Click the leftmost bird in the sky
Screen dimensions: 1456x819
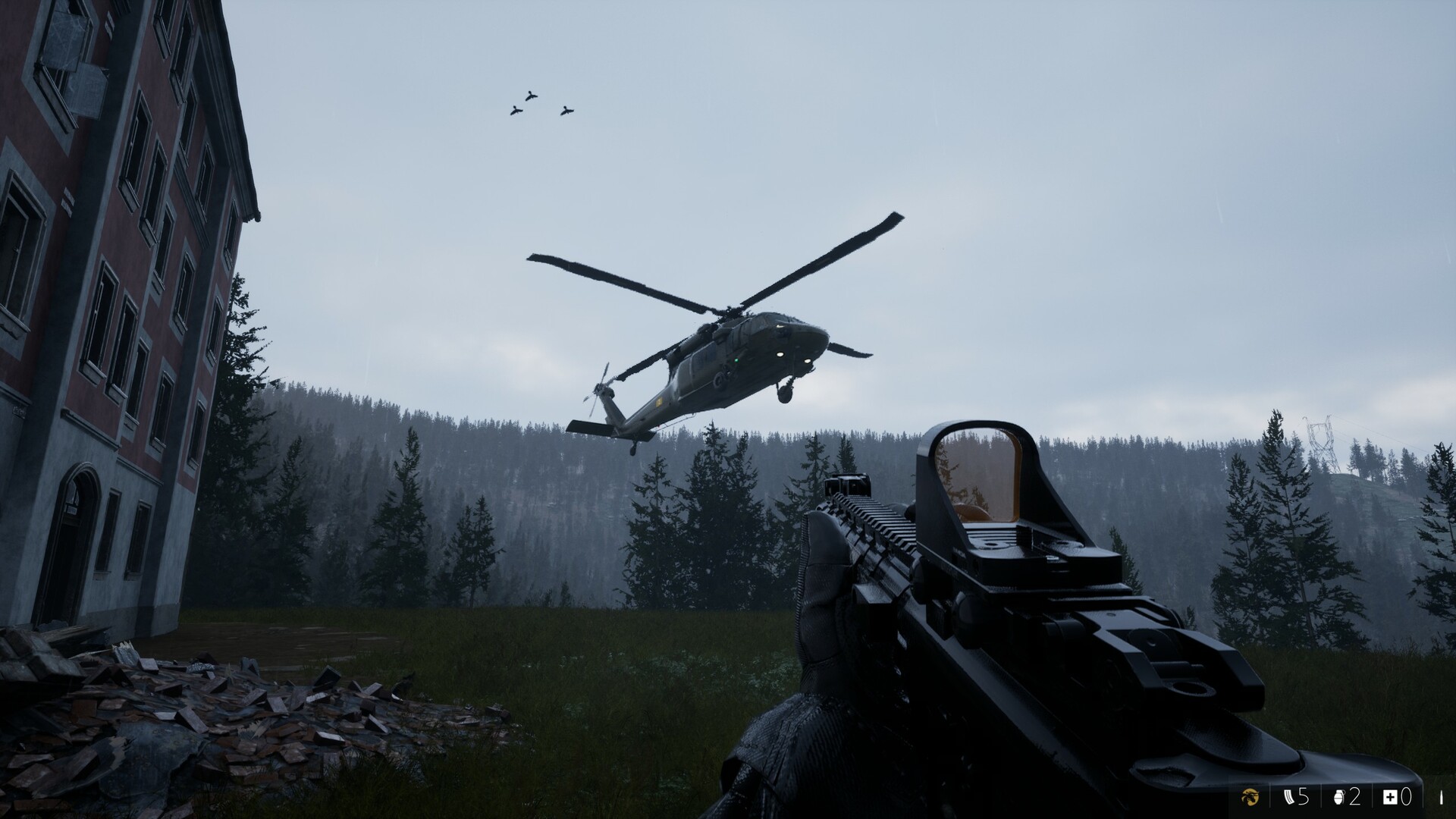pos(515,111)
